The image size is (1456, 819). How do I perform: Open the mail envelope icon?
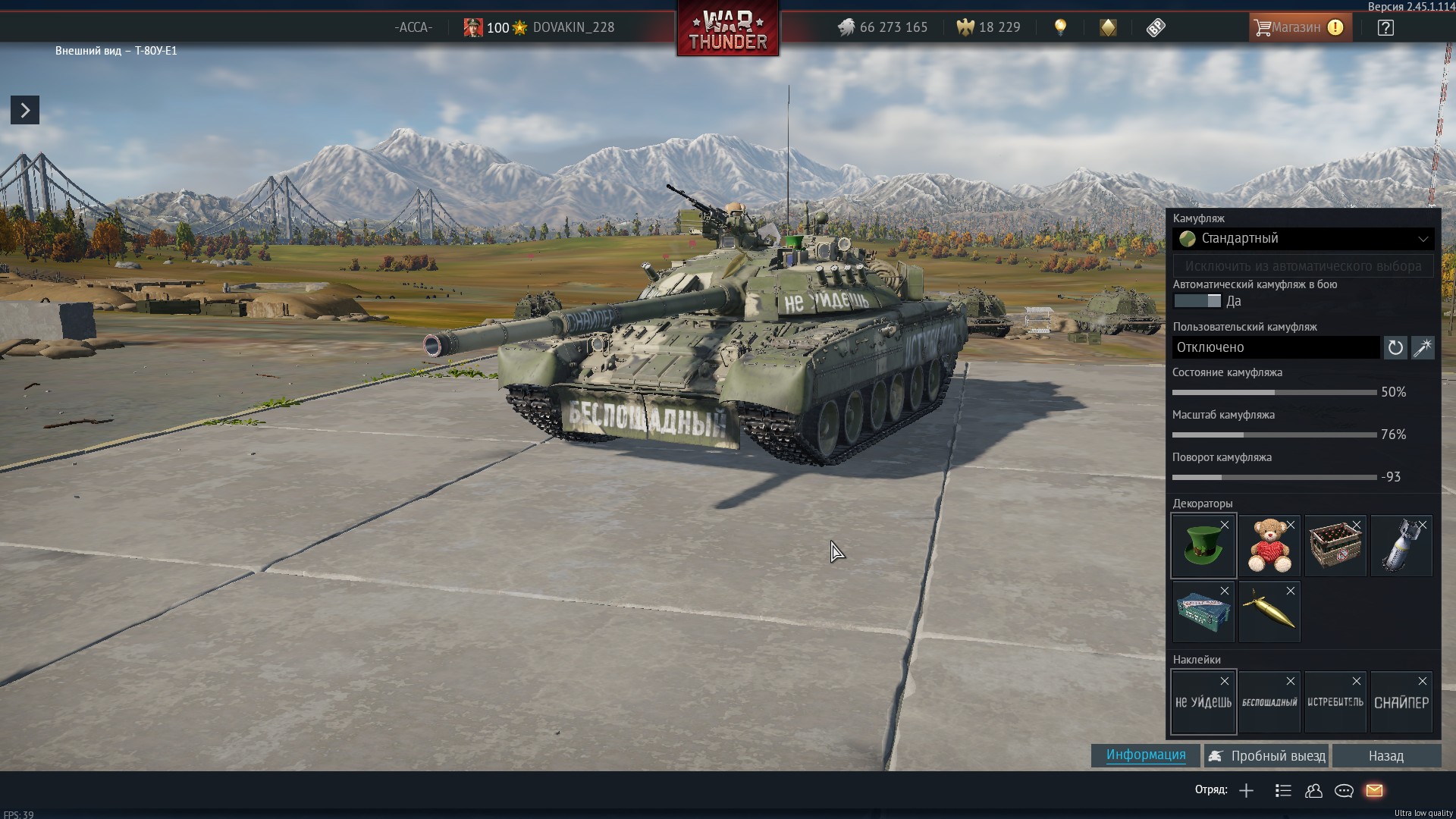point(1374,791)
